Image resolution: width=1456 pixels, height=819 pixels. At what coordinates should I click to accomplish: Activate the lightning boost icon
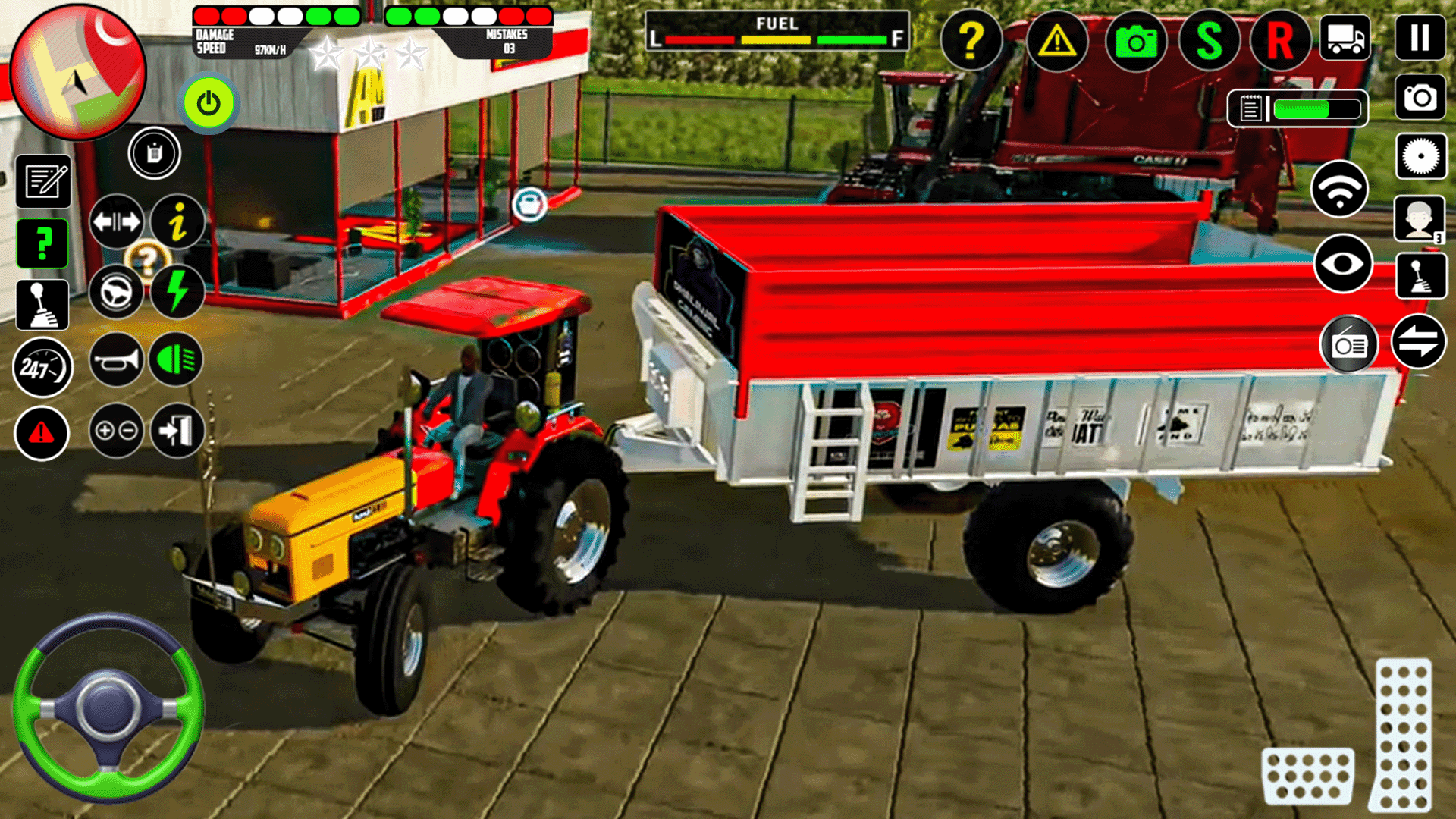177,290
